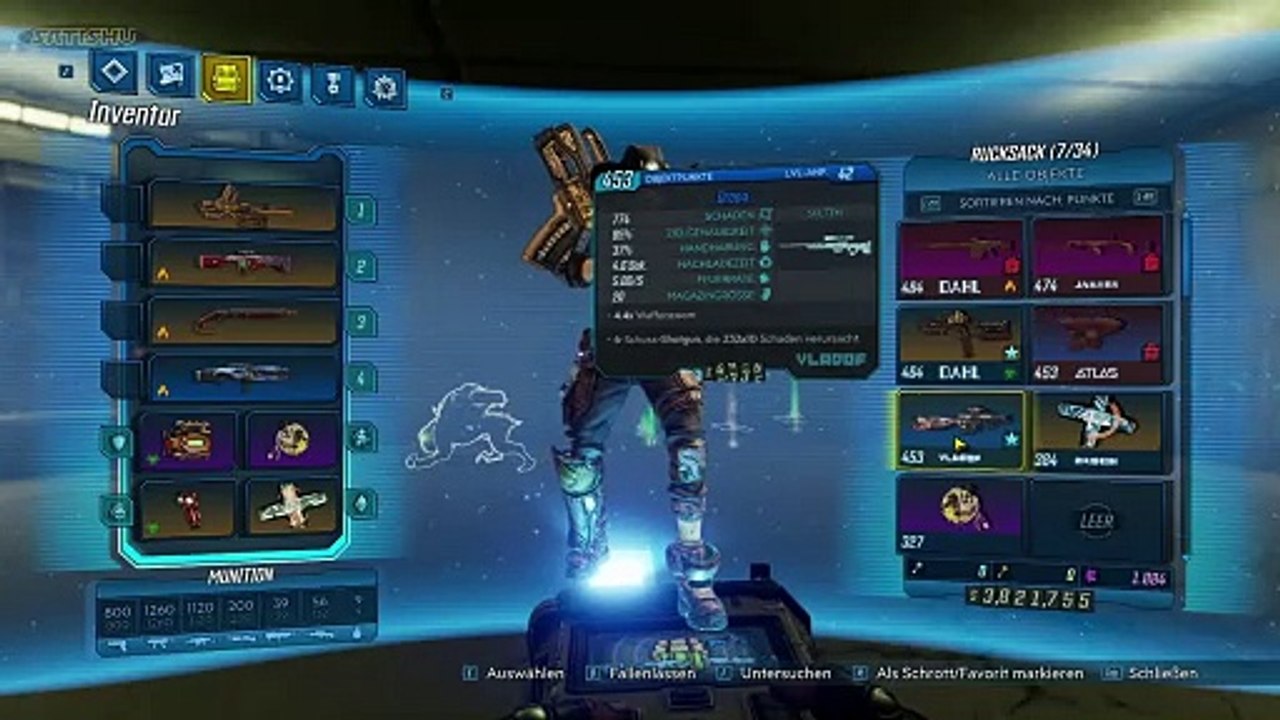Click the empty LEER backpack slot
Viewport: 1280px width, 720px height.
pyautogui.click(x=1097, y=519)
